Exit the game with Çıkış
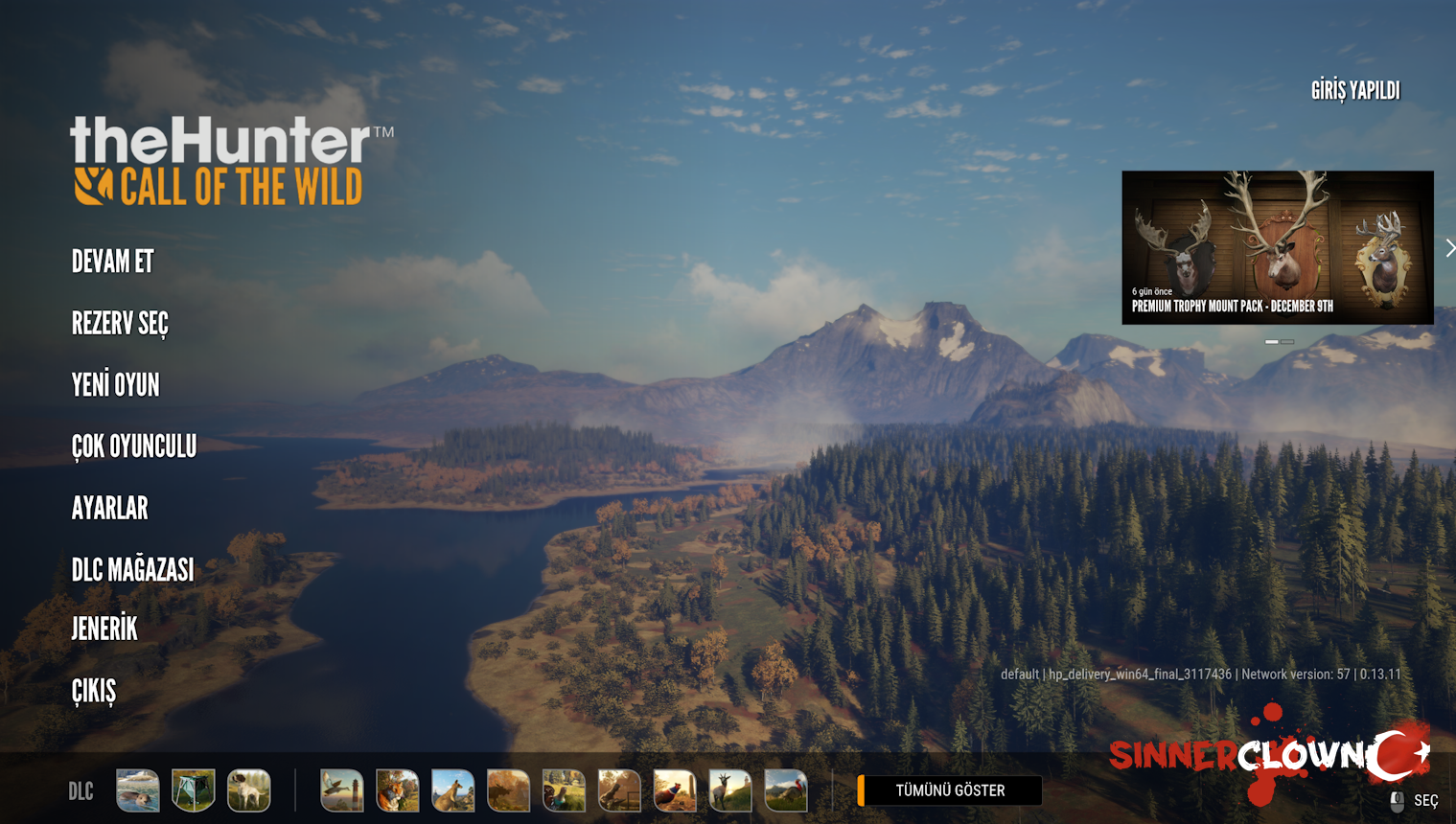Screen dimensions: 1456x824 [94, 691]
